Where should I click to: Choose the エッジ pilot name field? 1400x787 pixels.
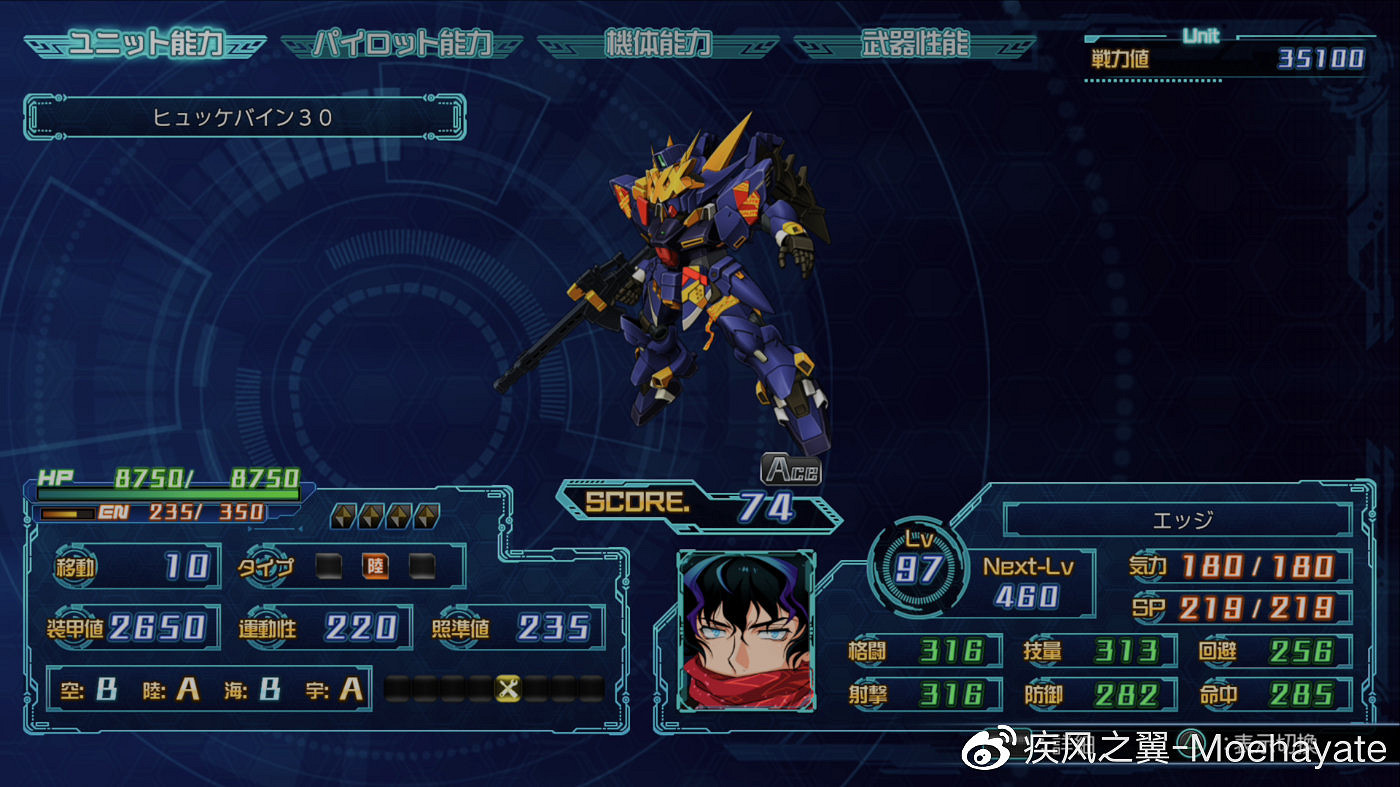tap(1177, 520)
